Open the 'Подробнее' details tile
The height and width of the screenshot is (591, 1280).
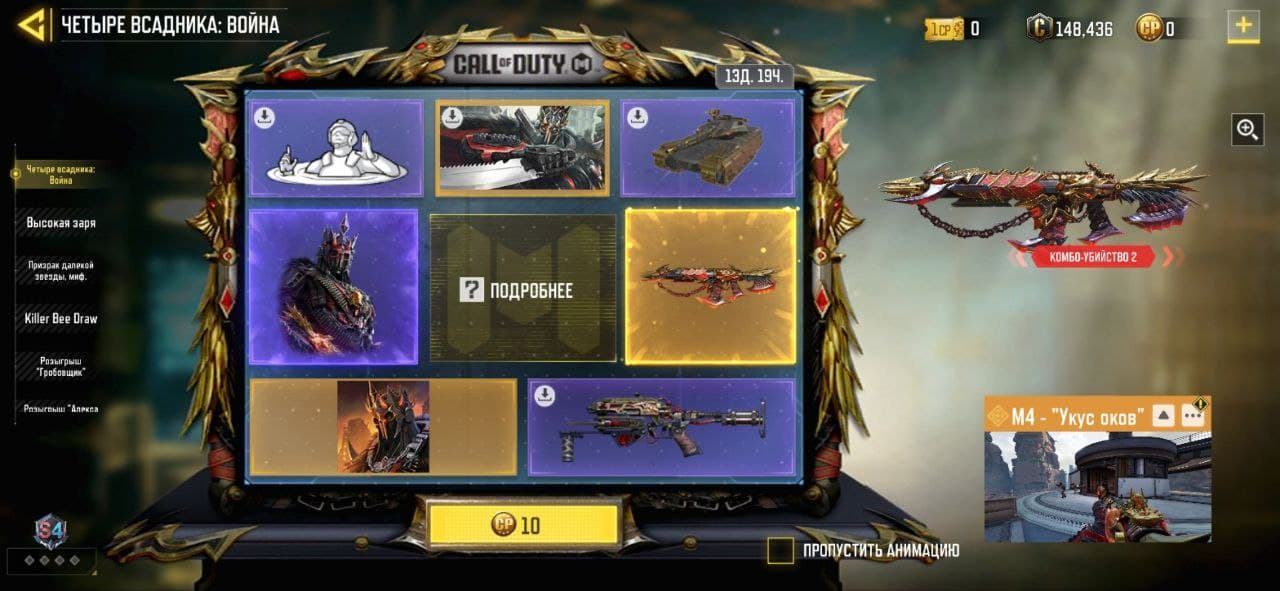click(523, 289)
